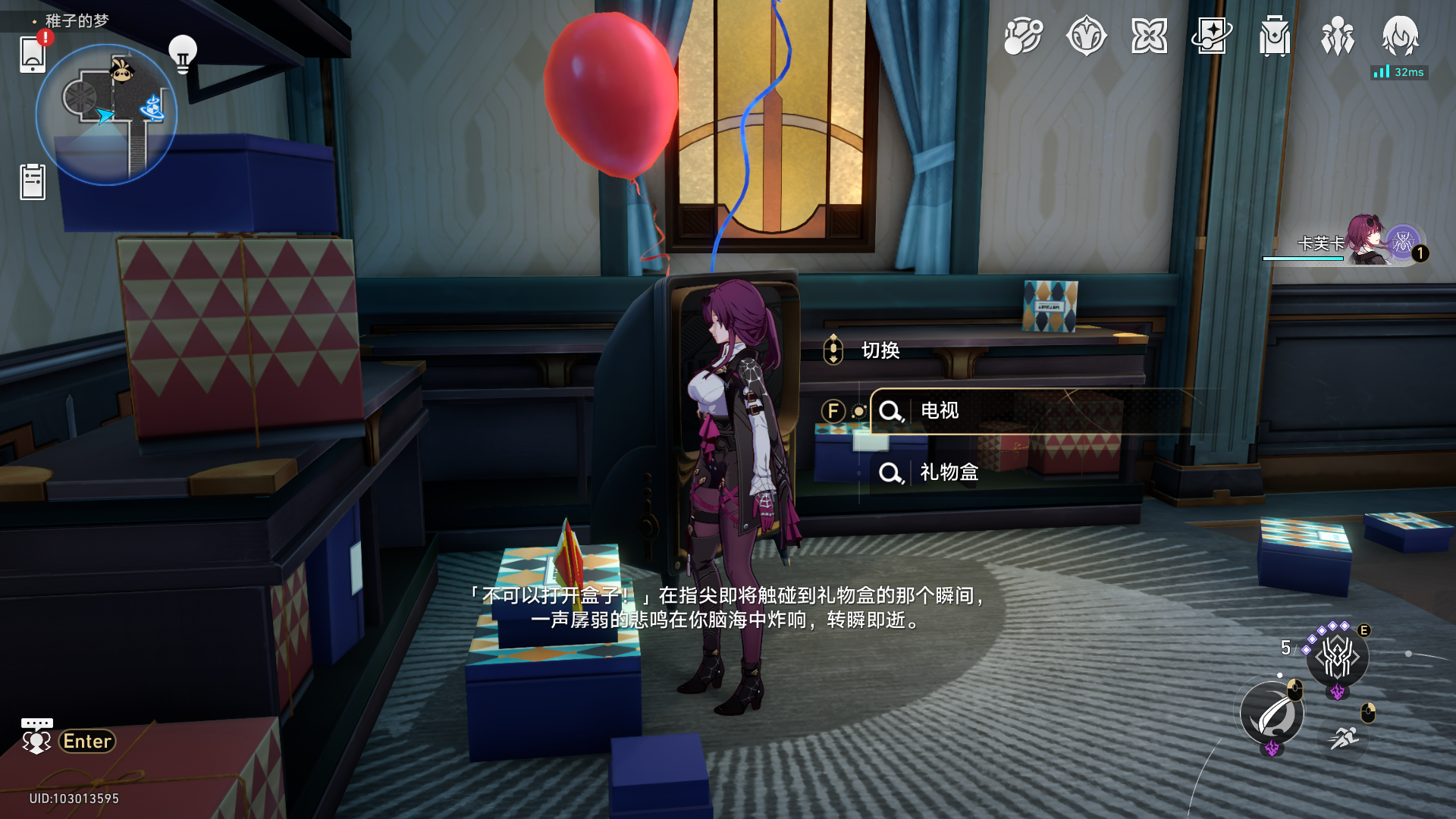Open the circular minimap
Image resolution: width=1456 pixels, height=819 pixels.
(106, 115)
